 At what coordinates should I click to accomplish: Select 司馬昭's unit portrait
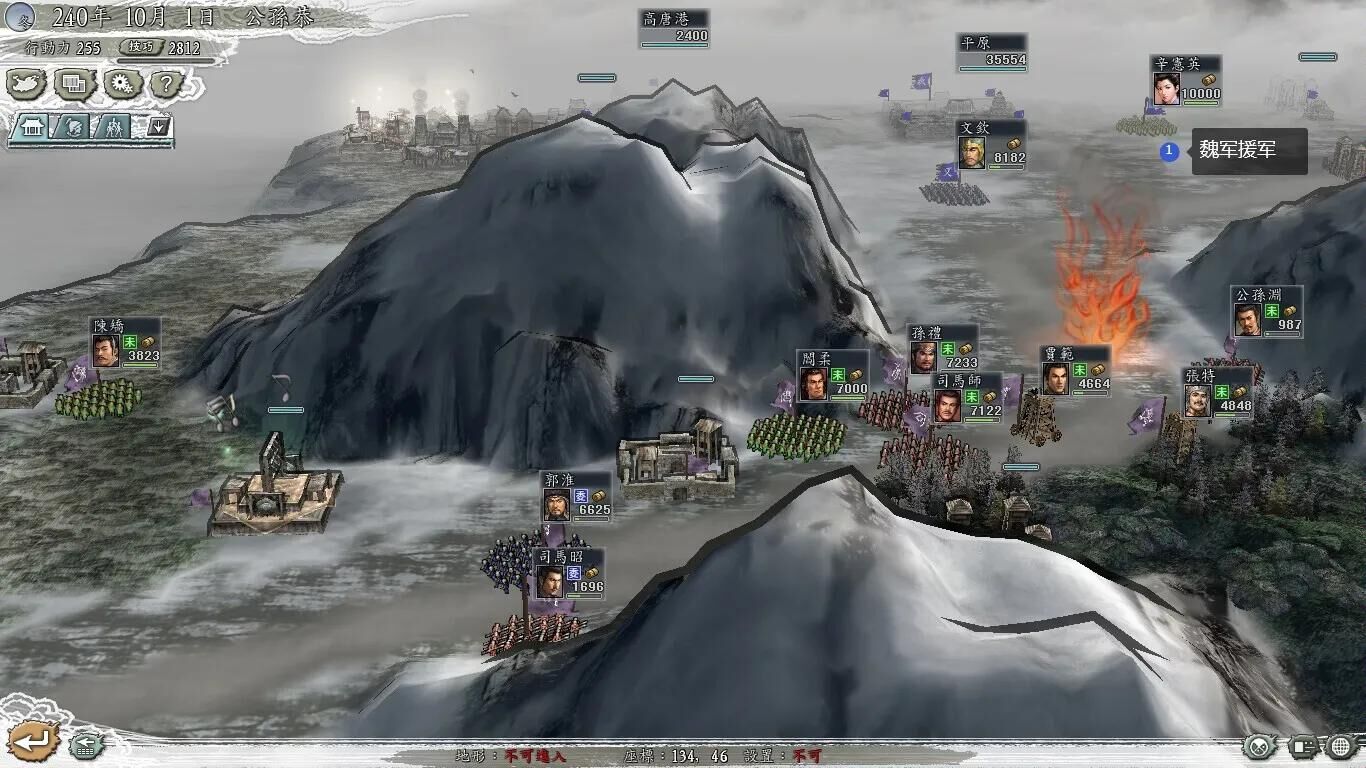coord(552,582)
